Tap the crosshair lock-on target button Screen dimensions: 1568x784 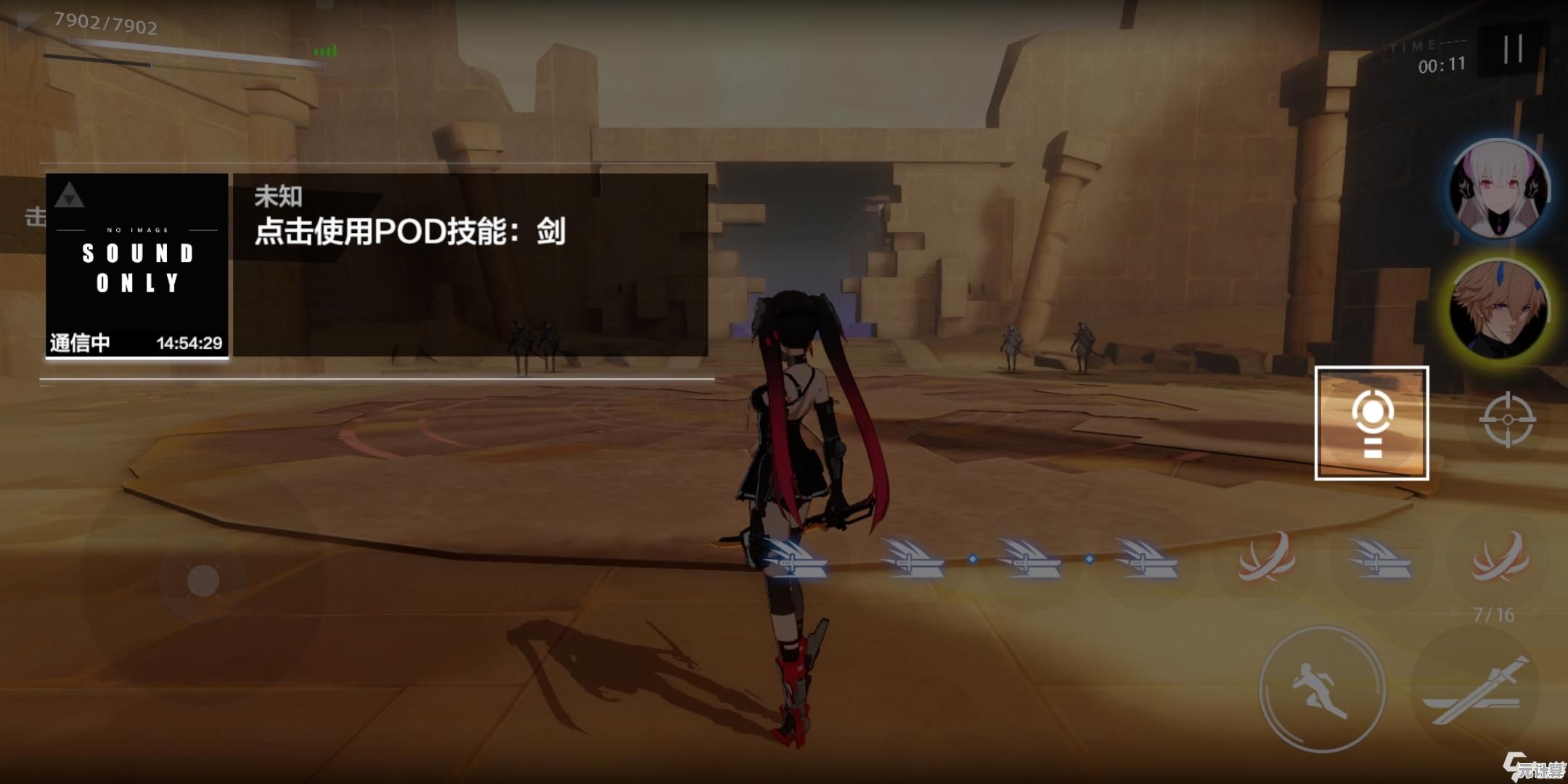1507,420
